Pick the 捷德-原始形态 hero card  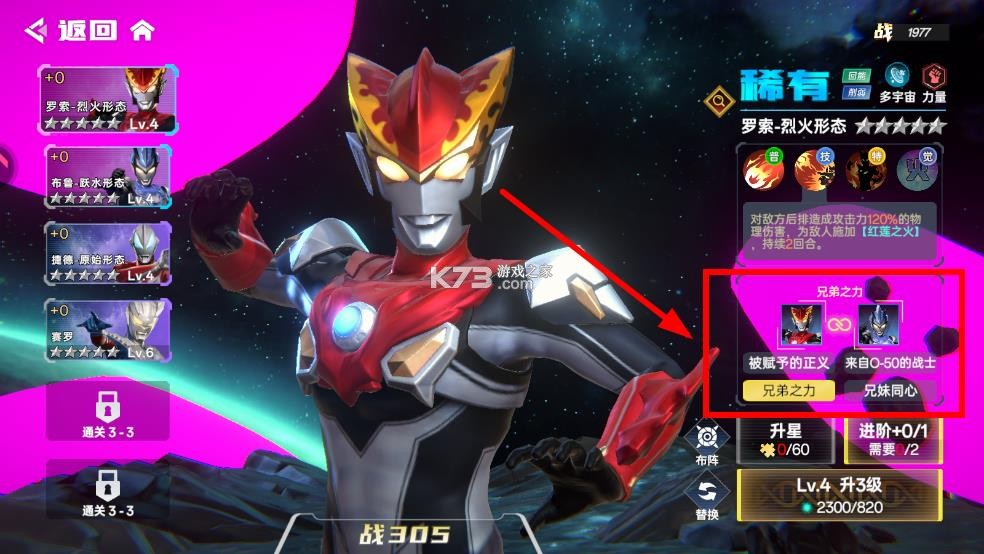[108, 253]
